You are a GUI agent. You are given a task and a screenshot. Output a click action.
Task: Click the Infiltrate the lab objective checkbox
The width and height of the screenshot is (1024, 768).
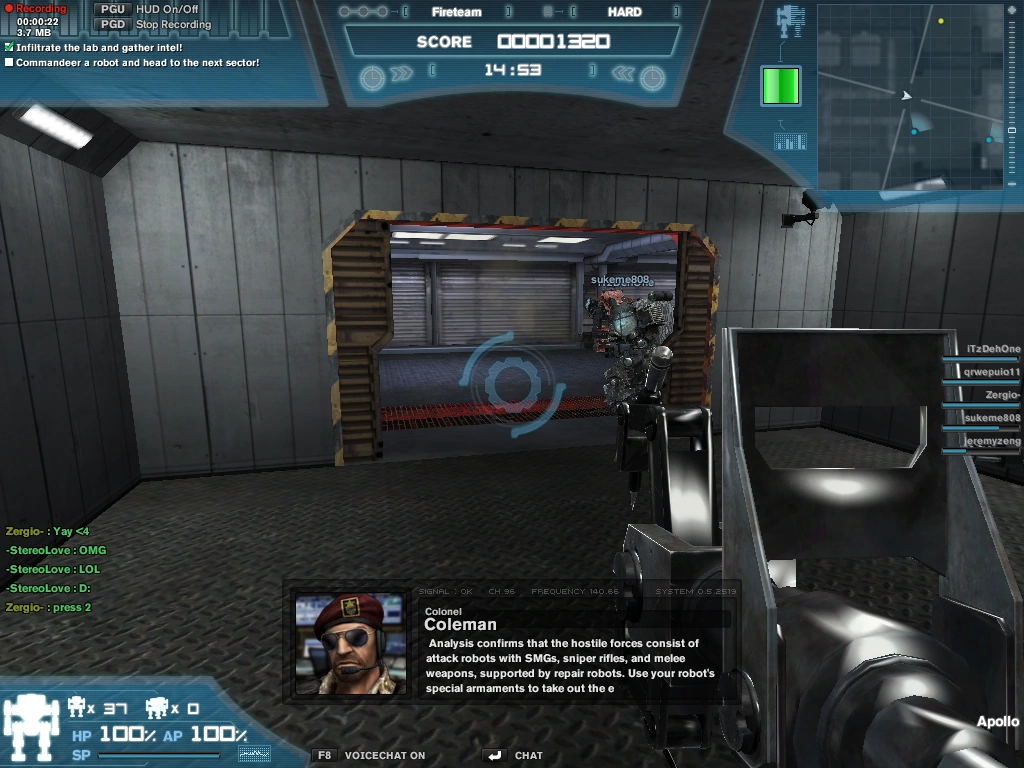click(9, 47)
